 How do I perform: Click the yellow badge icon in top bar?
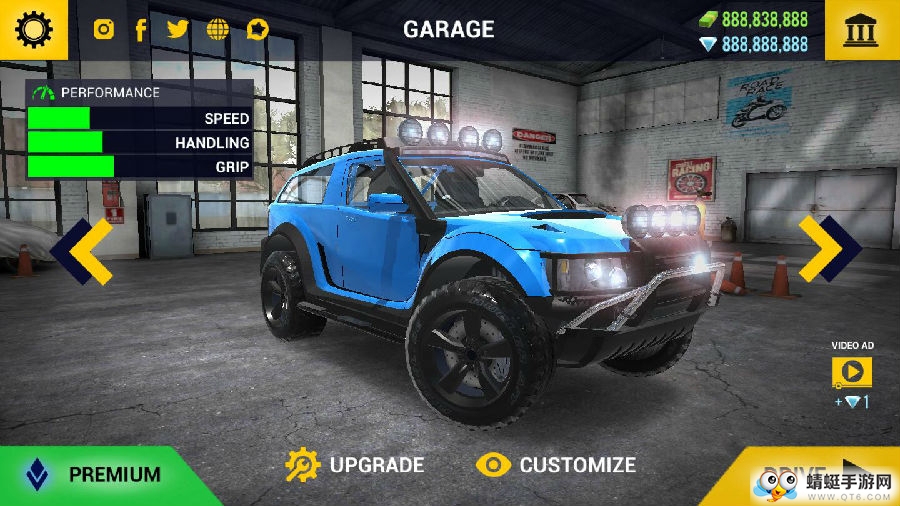click(x=258, y=29)
